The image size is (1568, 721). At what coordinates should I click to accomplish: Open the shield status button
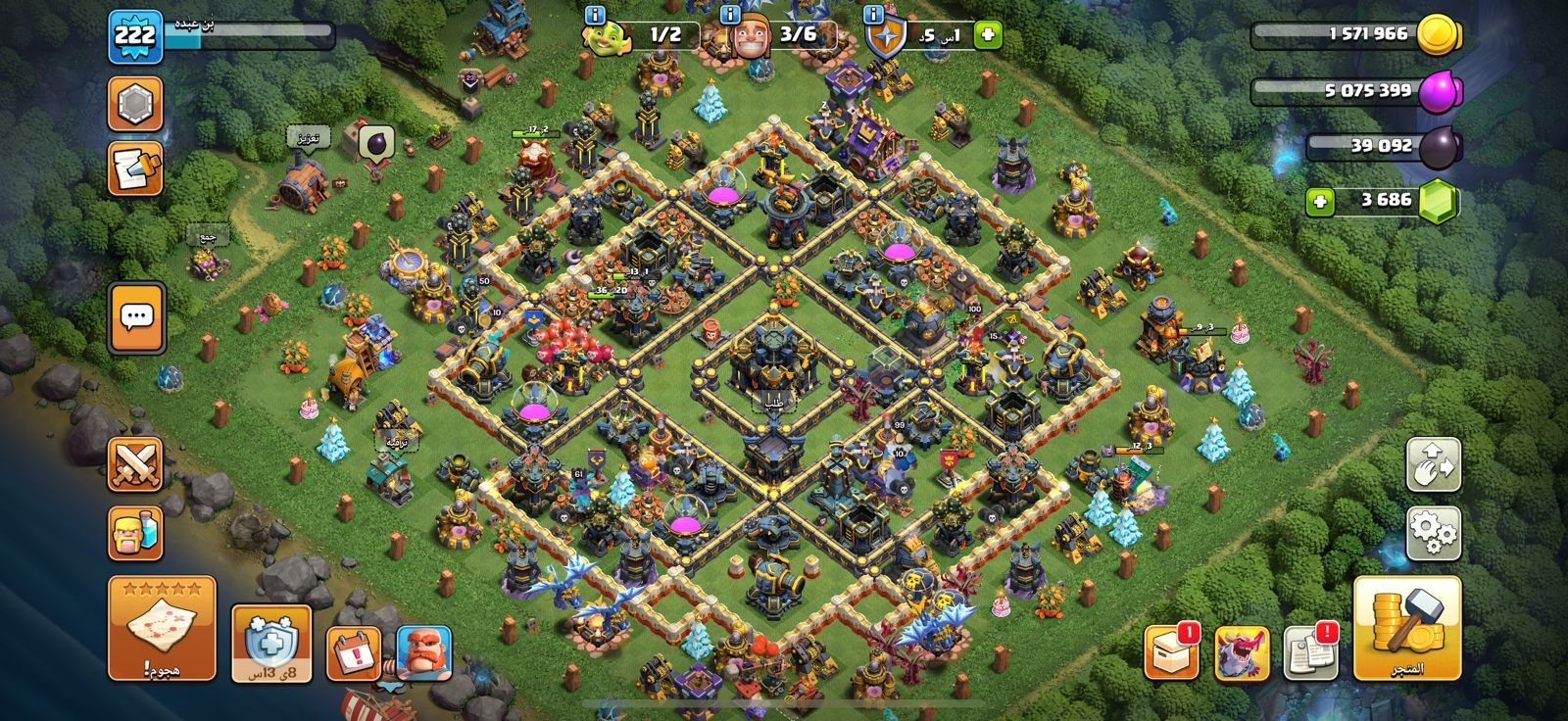pyautogui.click(x=271, y=643)
